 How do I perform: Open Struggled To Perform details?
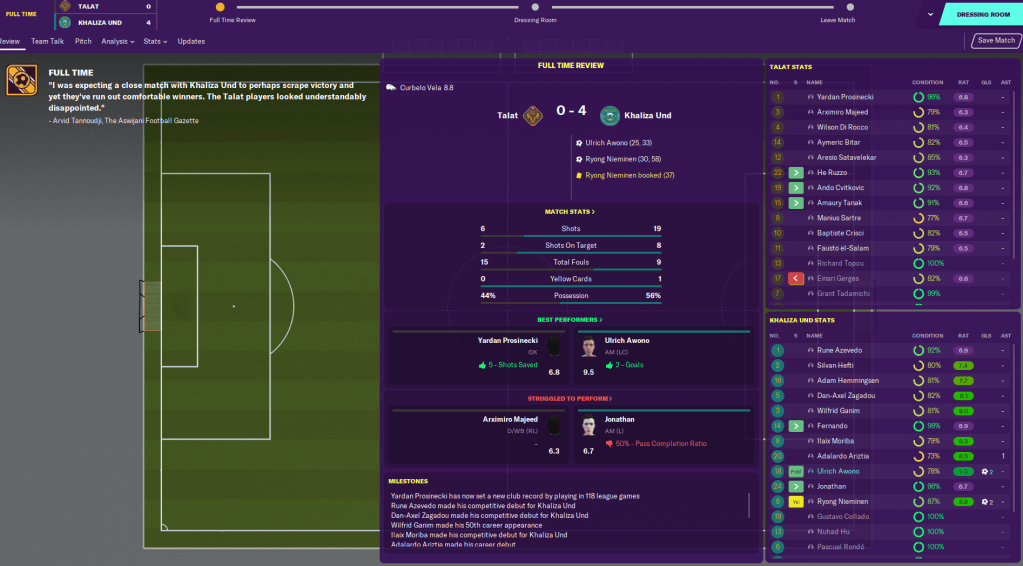coord(570,397)
